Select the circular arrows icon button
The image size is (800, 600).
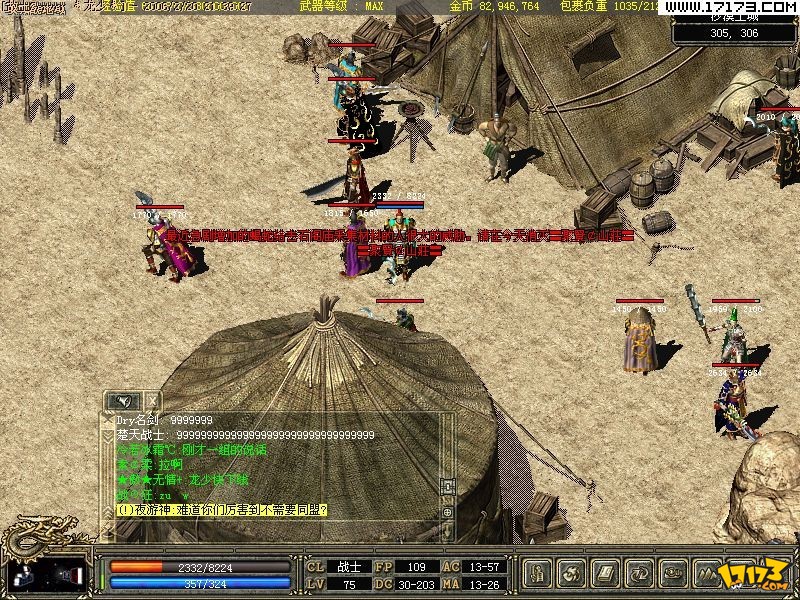pos(637,574)
